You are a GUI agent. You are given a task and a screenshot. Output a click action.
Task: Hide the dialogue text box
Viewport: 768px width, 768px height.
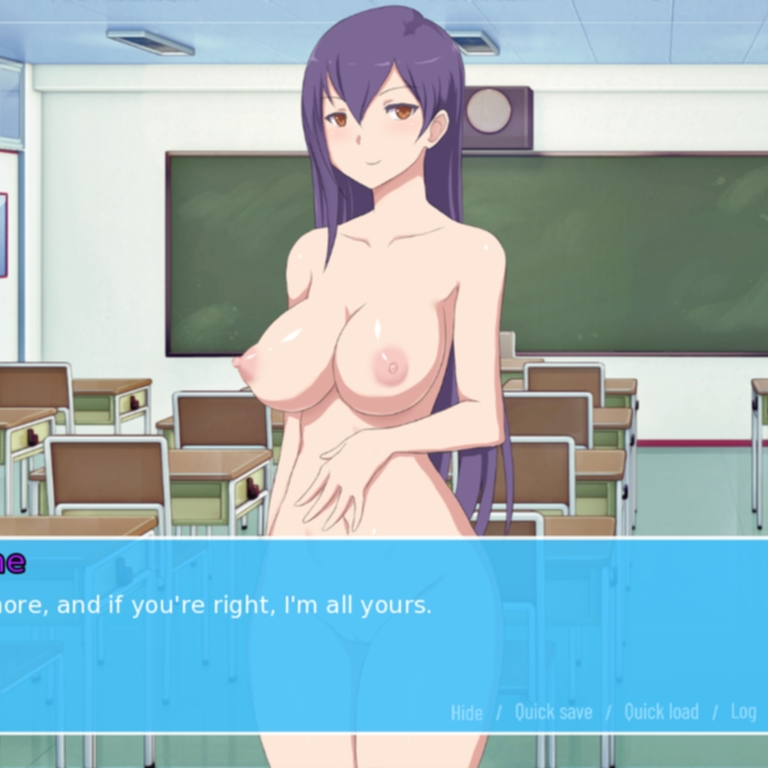click(x=466, y=712)
